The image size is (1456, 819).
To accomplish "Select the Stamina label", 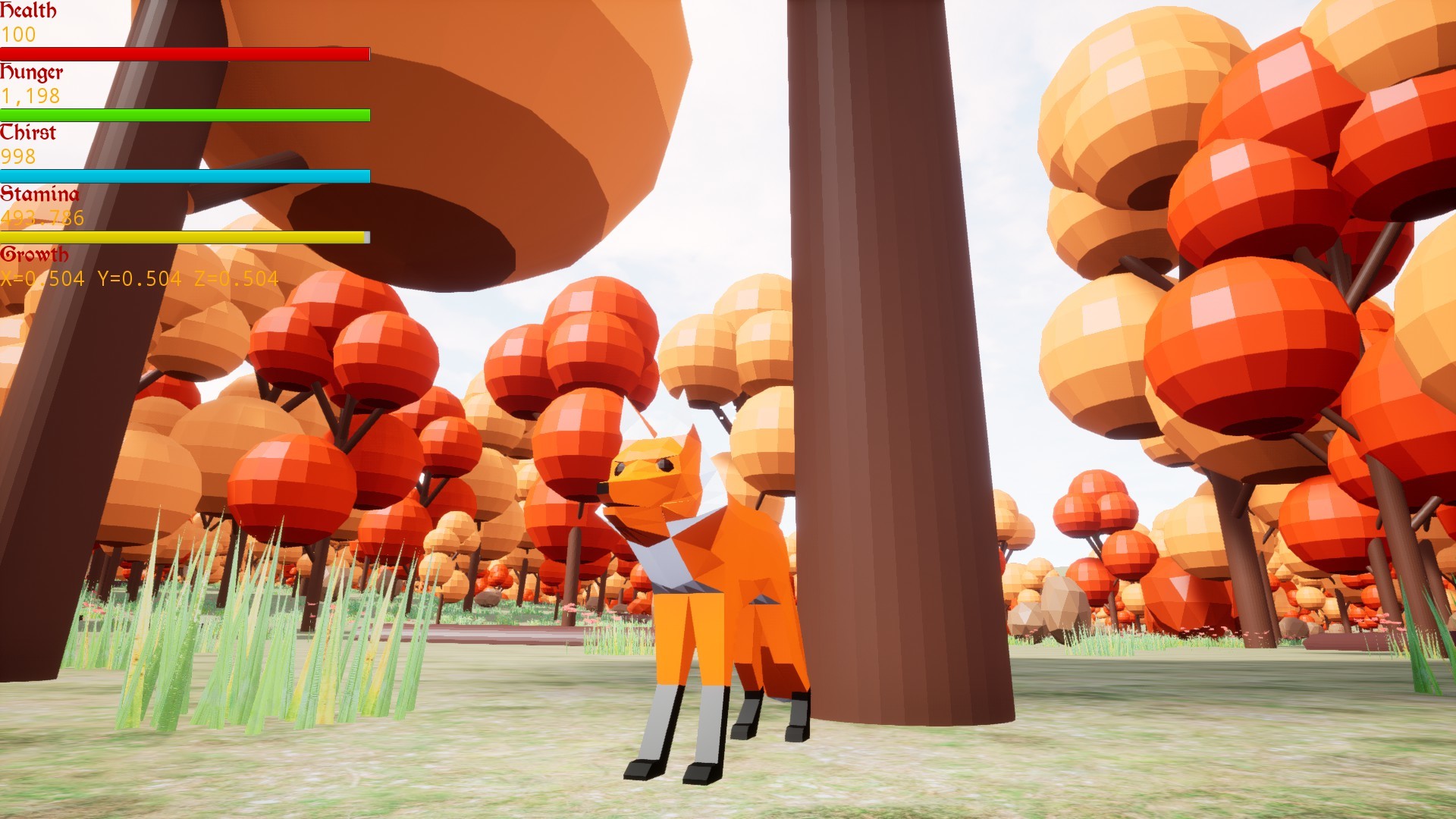I will coord(39,195).
